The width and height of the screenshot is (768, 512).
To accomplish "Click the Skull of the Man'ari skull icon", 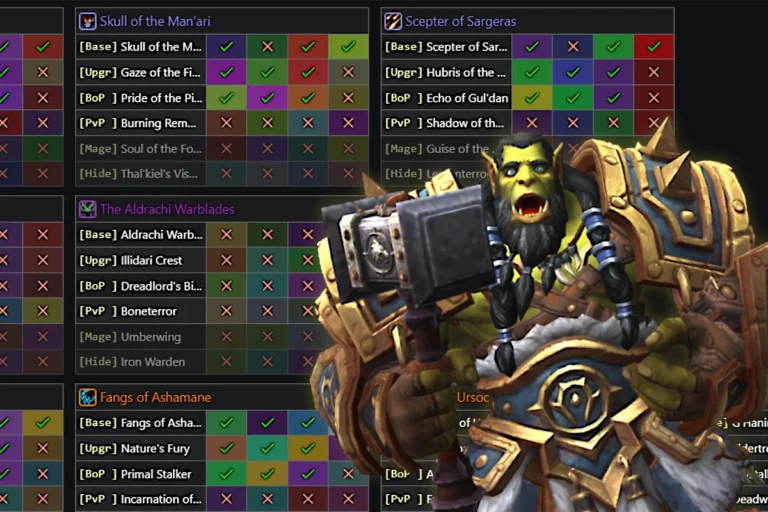I will 88,21.
